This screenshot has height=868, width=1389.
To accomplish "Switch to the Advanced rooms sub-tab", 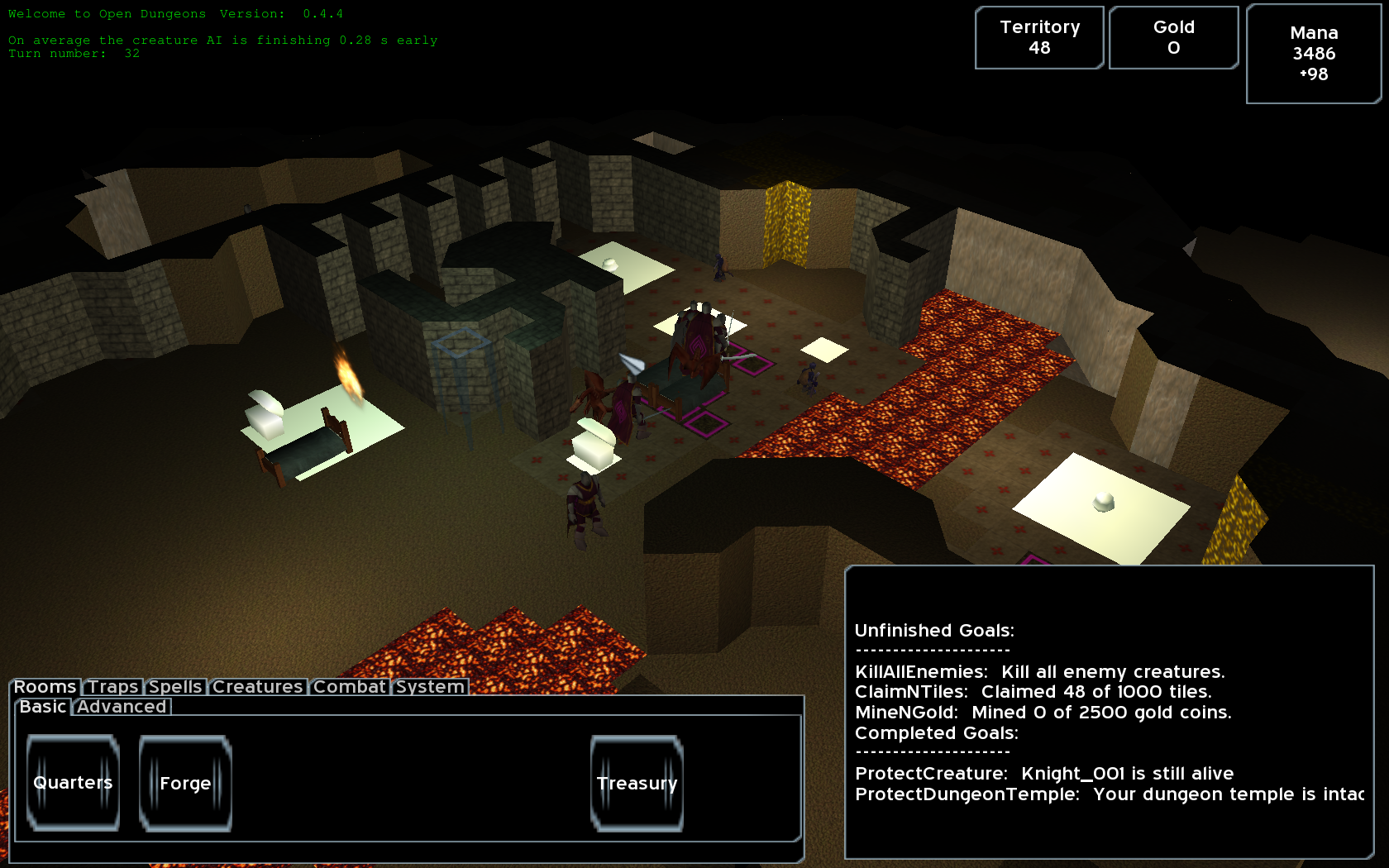I will (122, 707).
